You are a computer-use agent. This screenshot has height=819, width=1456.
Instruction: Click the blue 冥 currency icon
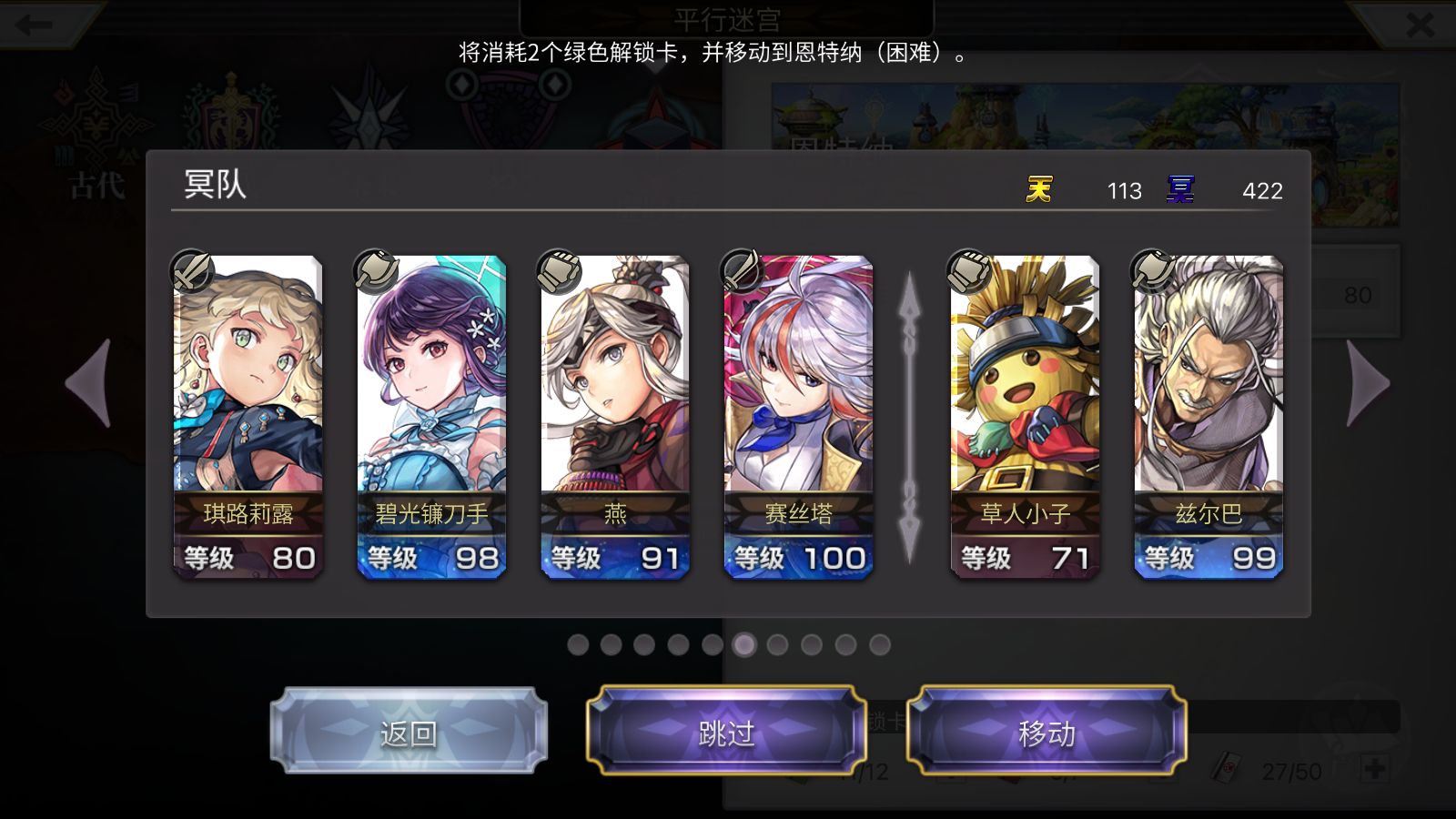click(1179, 190)
